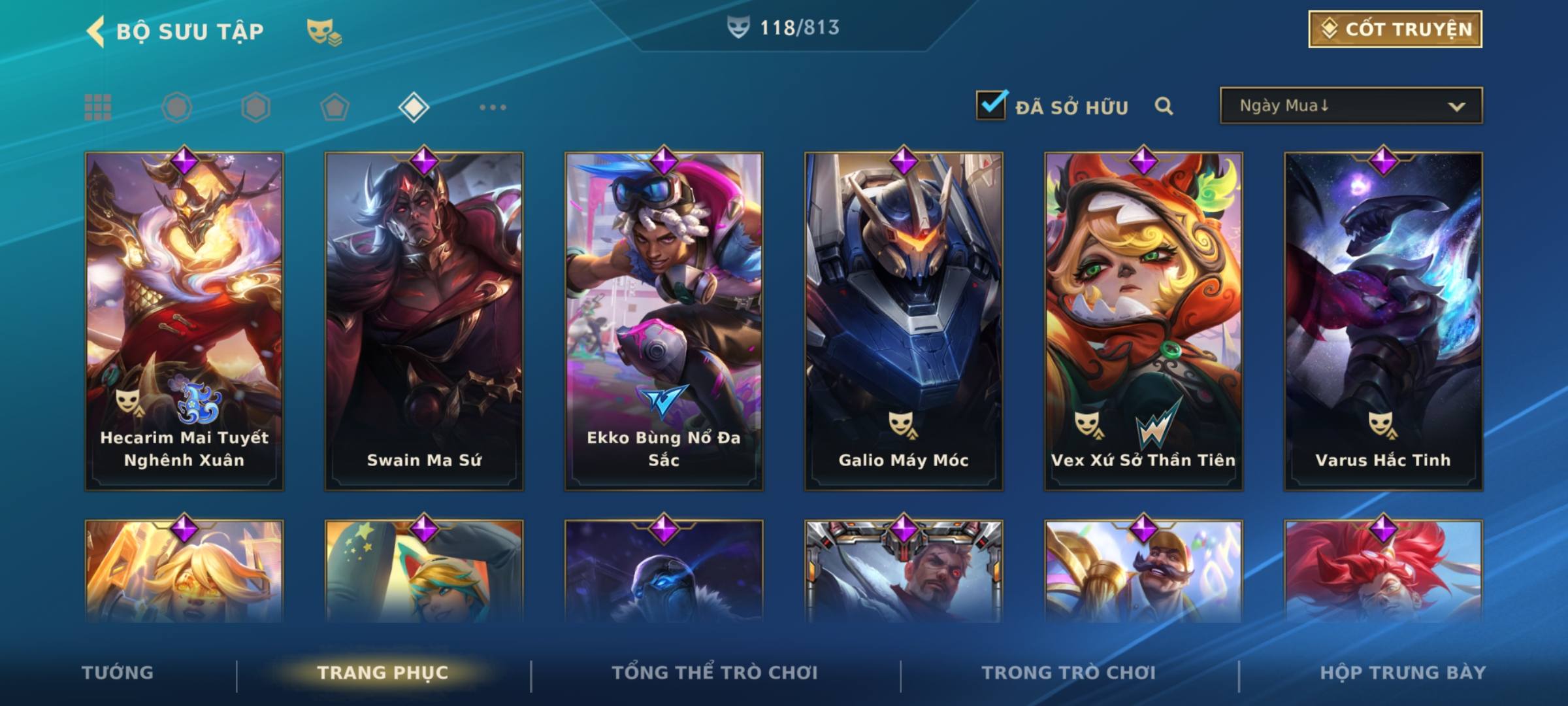Open the Trong Trò Chơi tab
Viewport: 1568px width, 706px height.
[1069, 673]
